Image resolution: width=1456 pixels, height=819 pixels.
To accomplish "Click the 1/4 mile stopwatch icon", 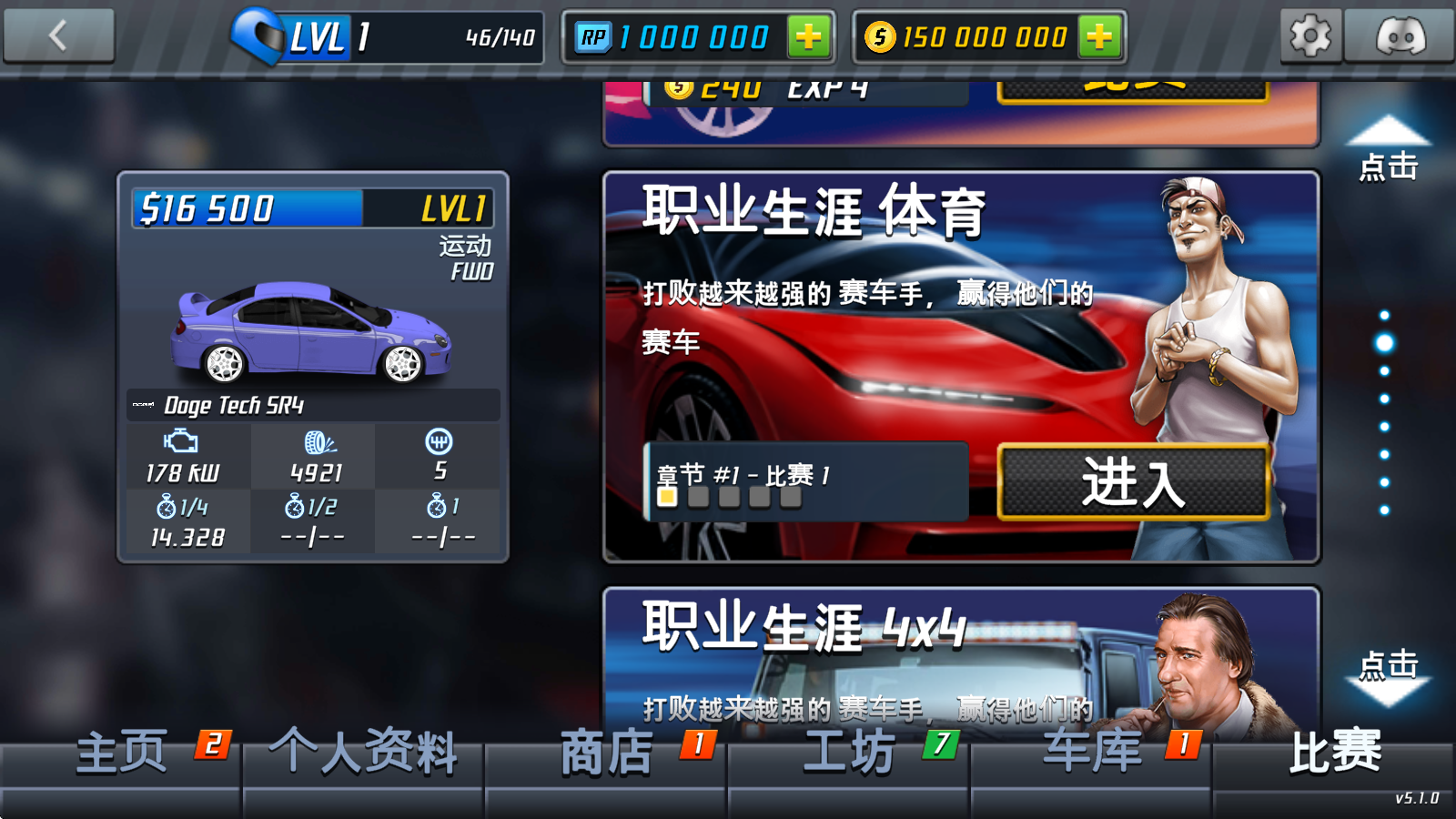I will point(167,510).
